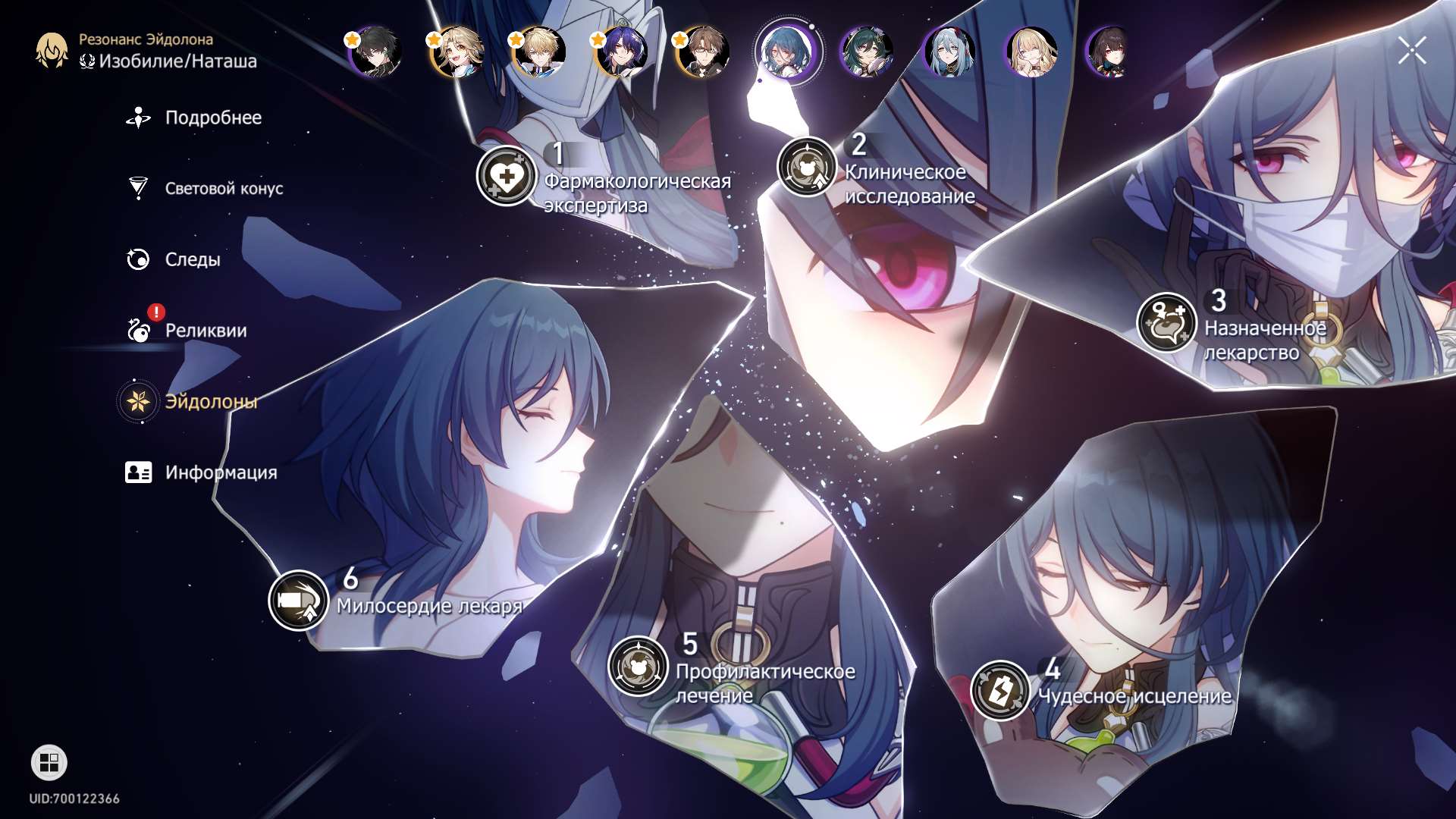Select the purple-haired Dr. Ratio portrait
This screenshot has height=819, width=1456.
[621, 52]
